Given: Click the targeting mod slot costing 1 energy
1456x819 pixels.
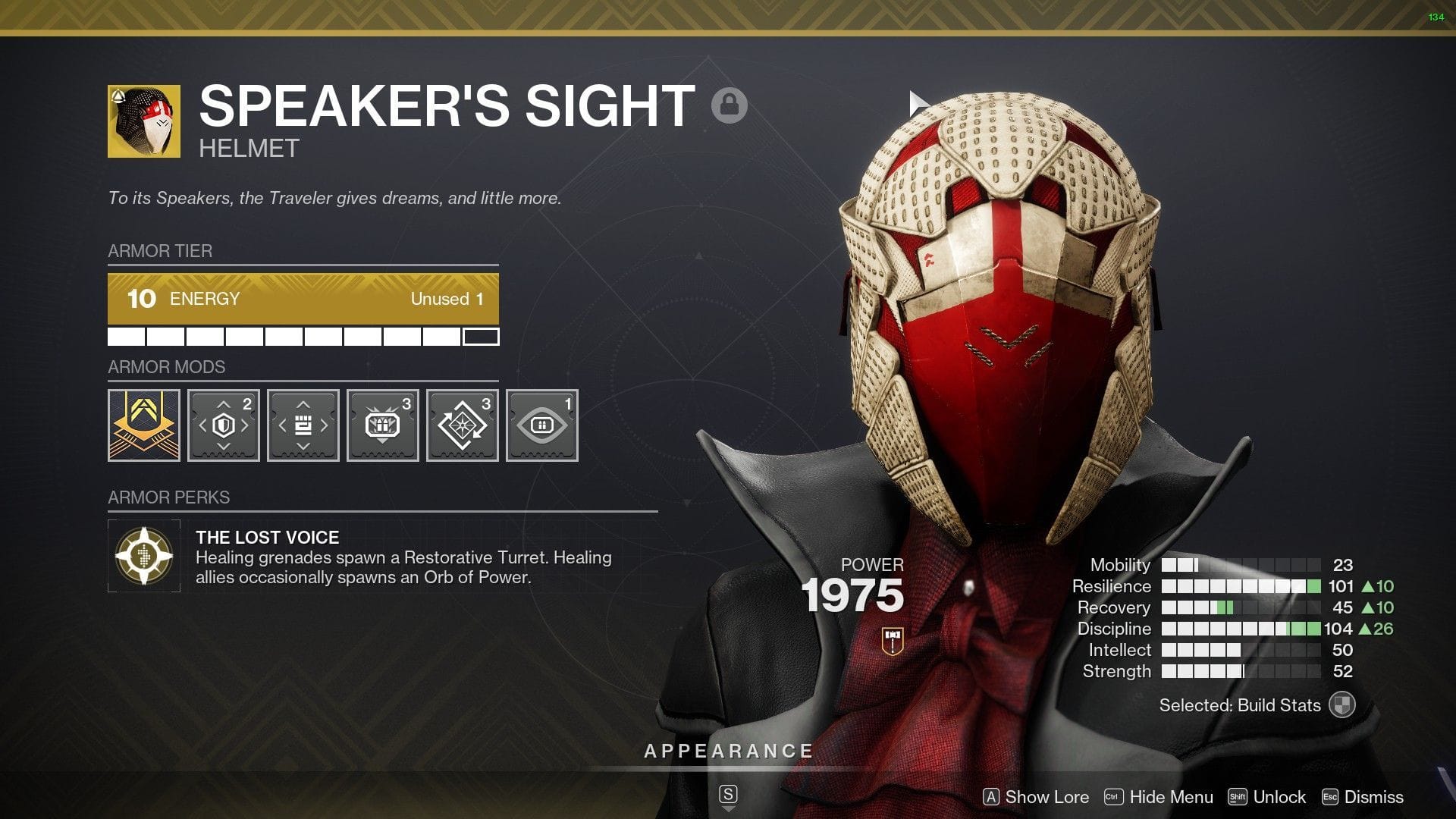Looking at the screenshot, I should [542, 425].
